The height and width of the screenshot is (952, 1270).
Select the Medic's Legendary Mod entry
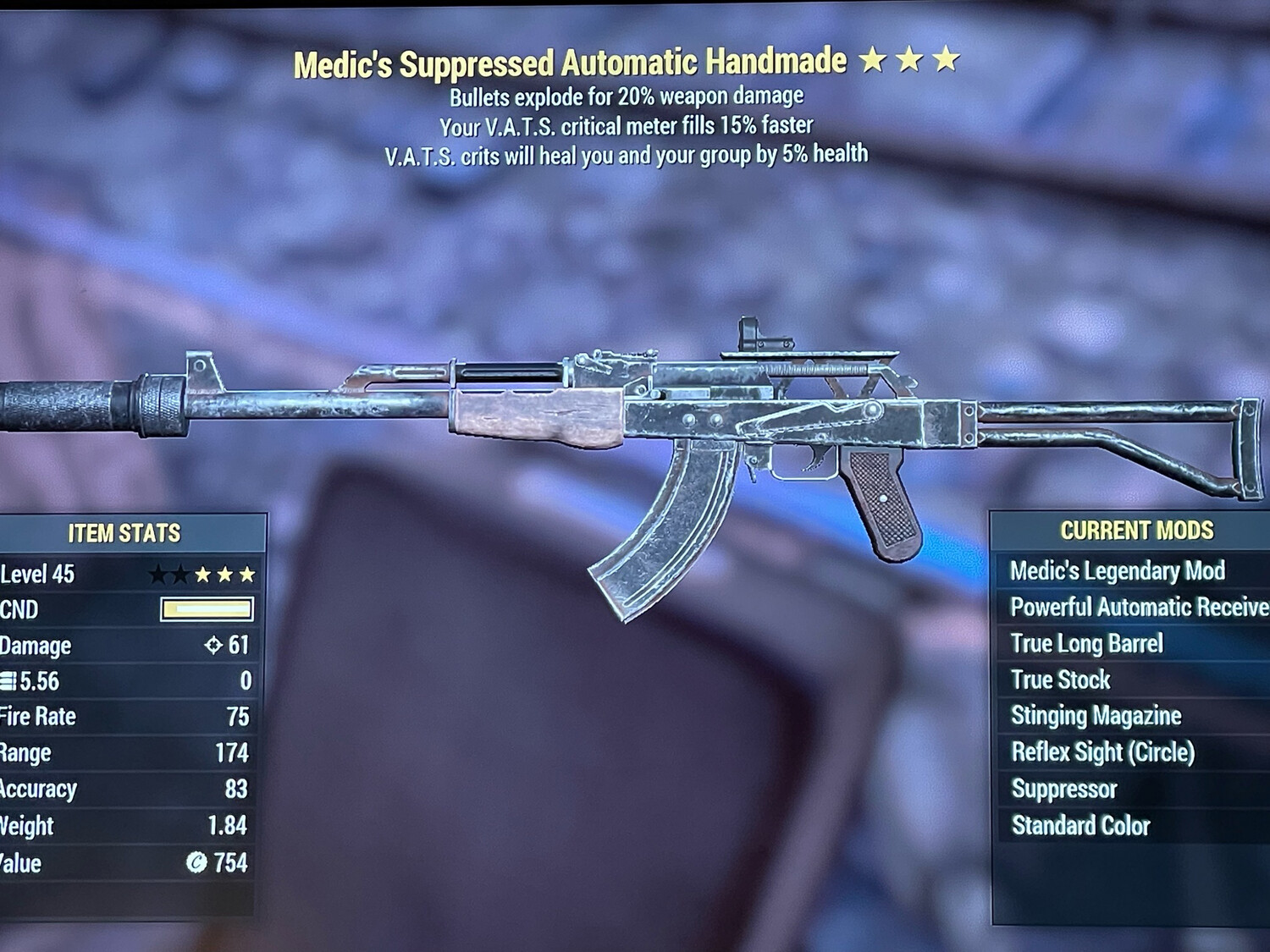tap(1118, 571)
